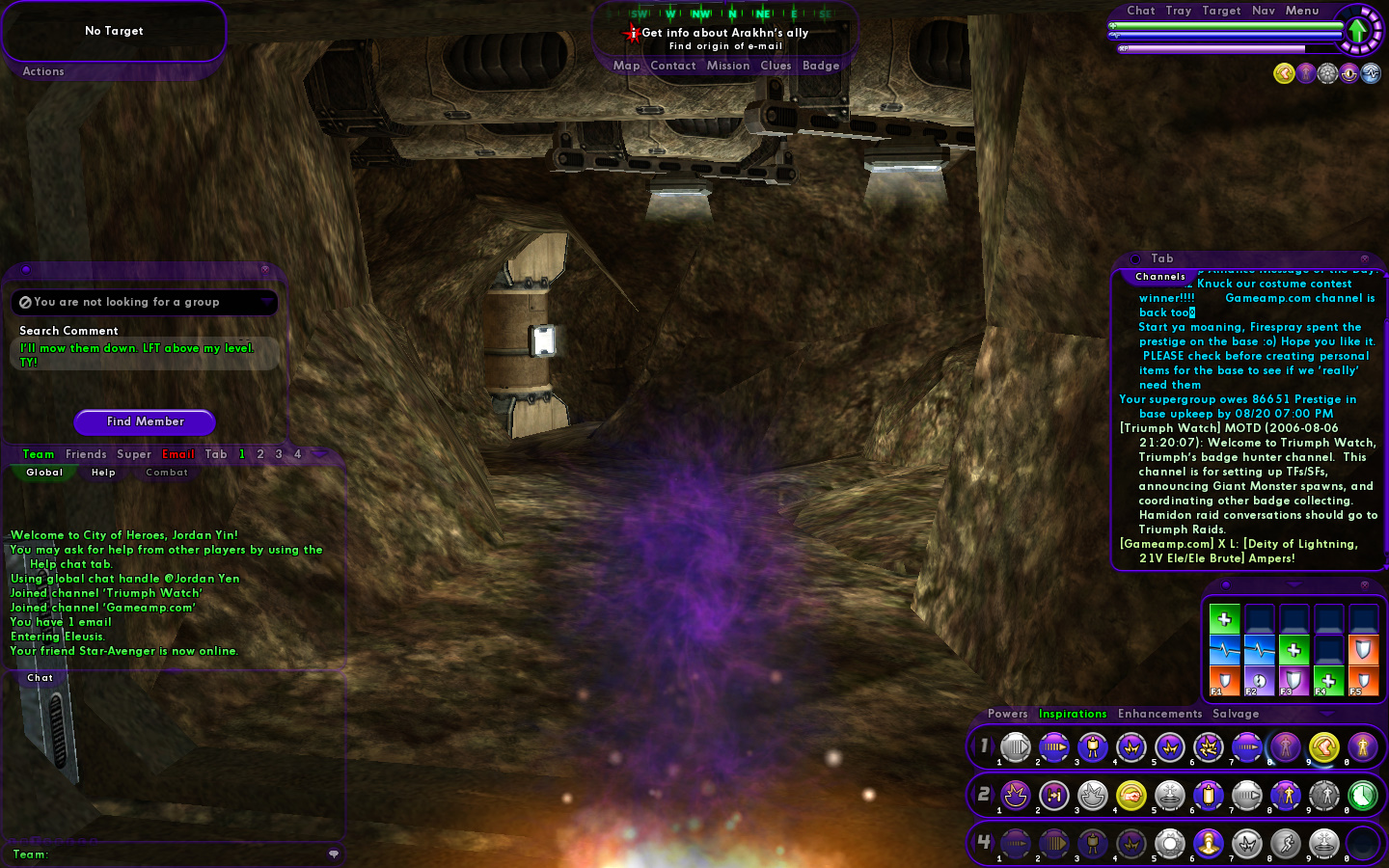Show the Mission details
Viewport: 1389px width, 868px height.
point(727,66)
